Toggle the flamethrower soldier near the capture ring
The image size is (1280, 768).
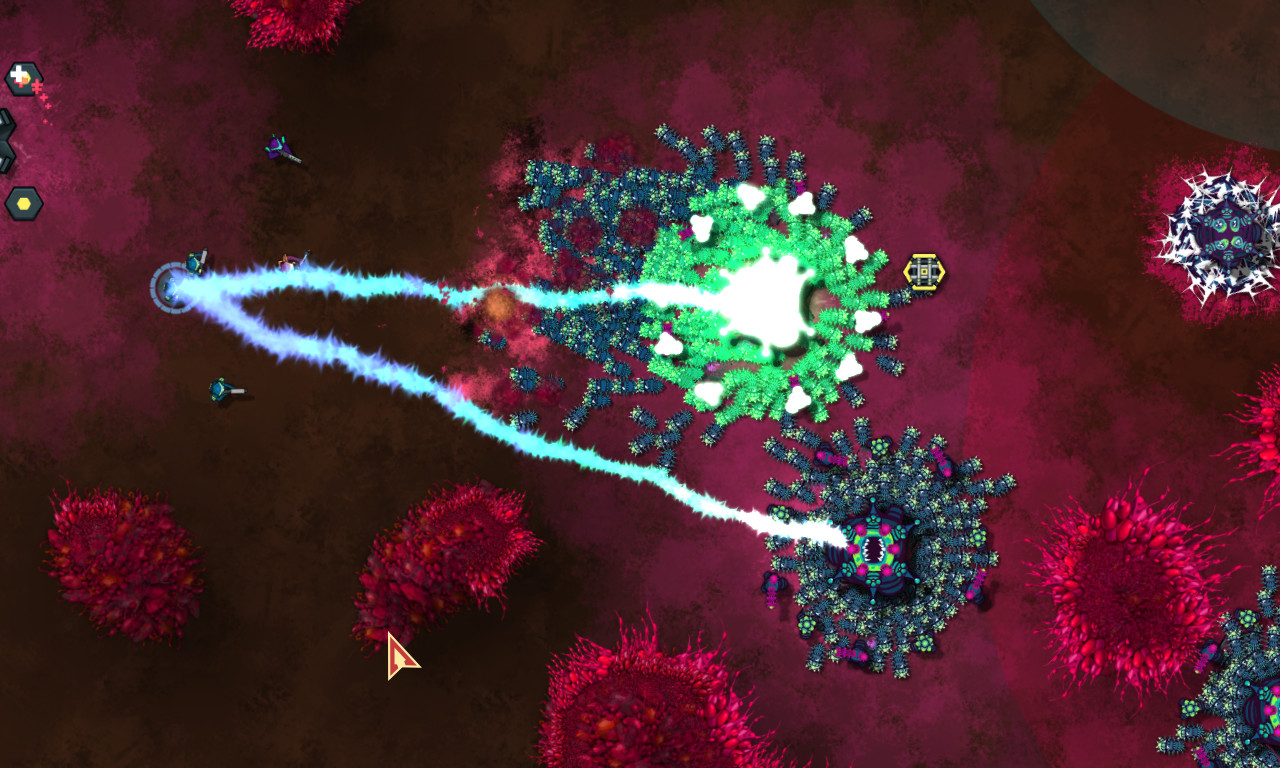click(195, 263)
